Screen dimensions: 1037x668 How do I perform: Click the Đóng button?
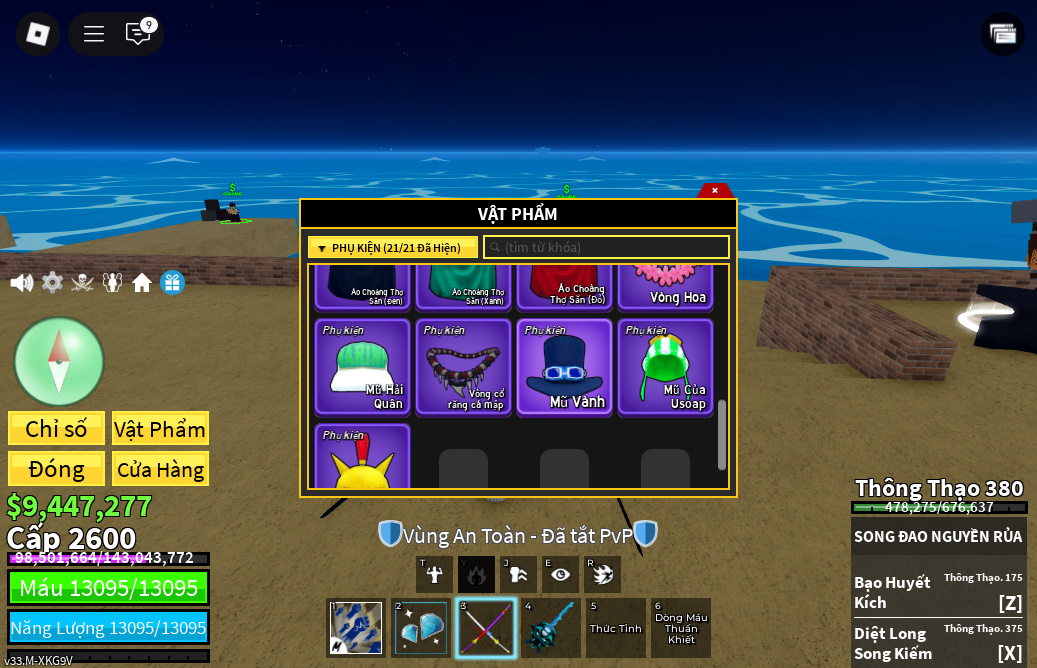pos(56,469)
